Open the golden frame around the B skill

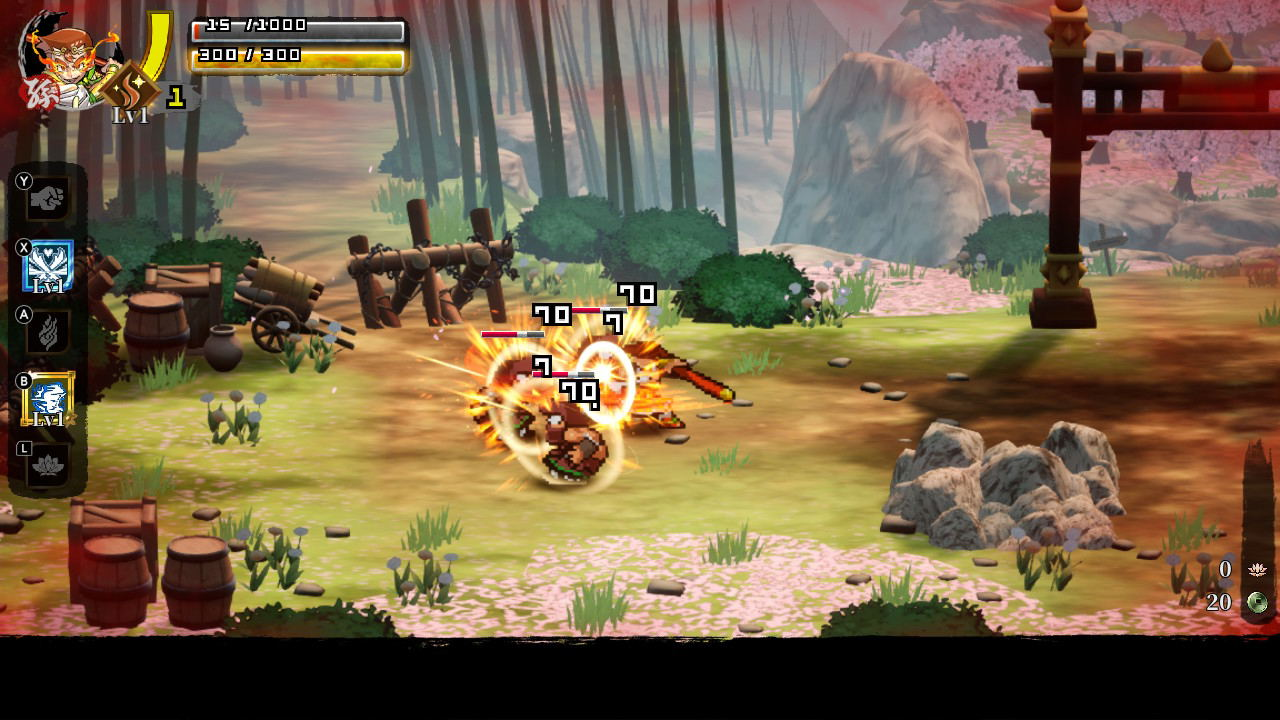[x=48, y=396]
